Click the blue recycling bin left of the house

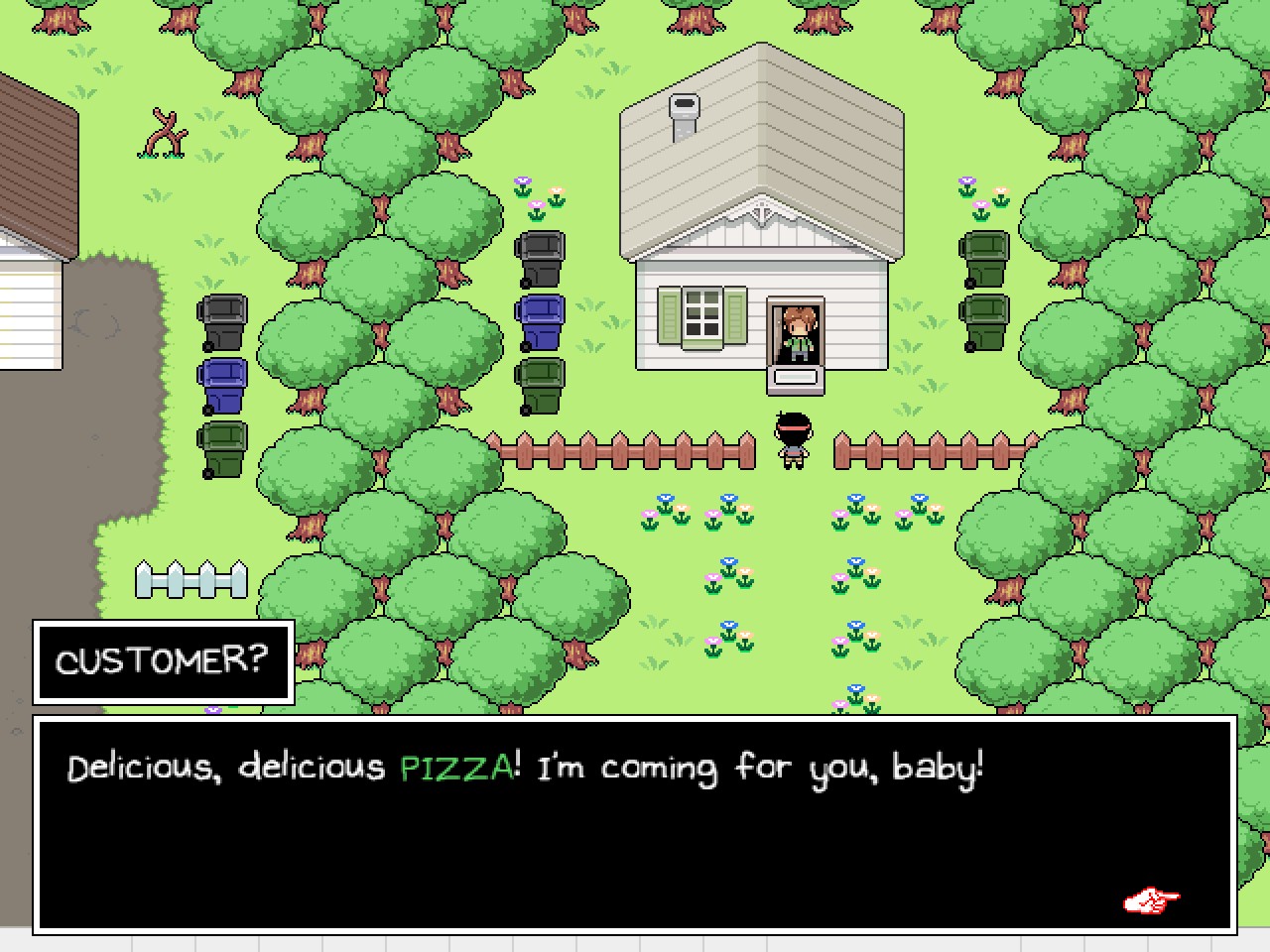tap(540, 322)
